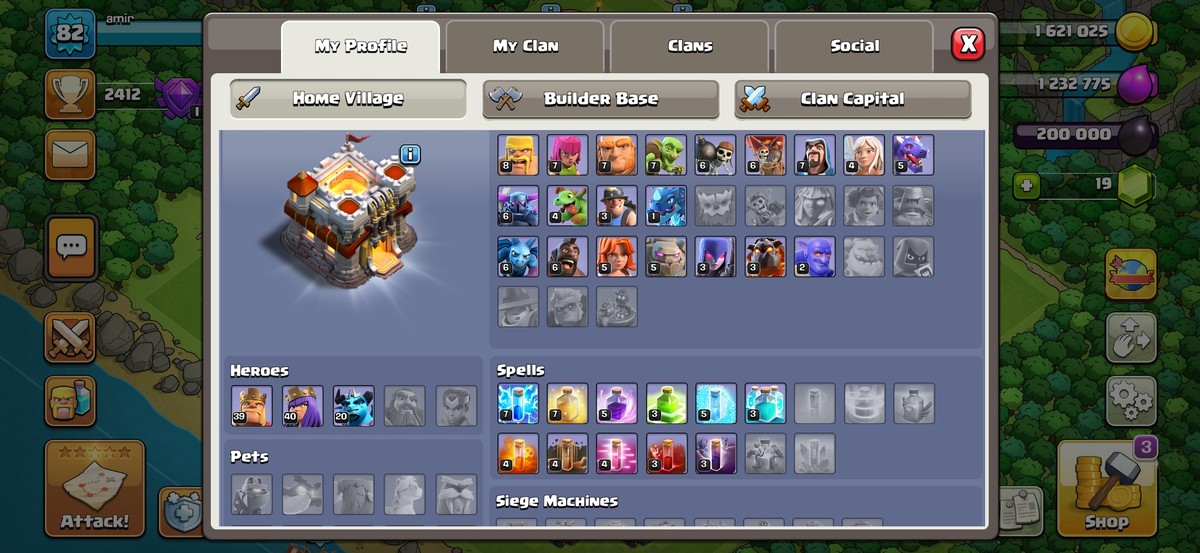Select the My Profile tab
Screen dimensions: 1200x553
pyautogui.click(x=360, y=46)
